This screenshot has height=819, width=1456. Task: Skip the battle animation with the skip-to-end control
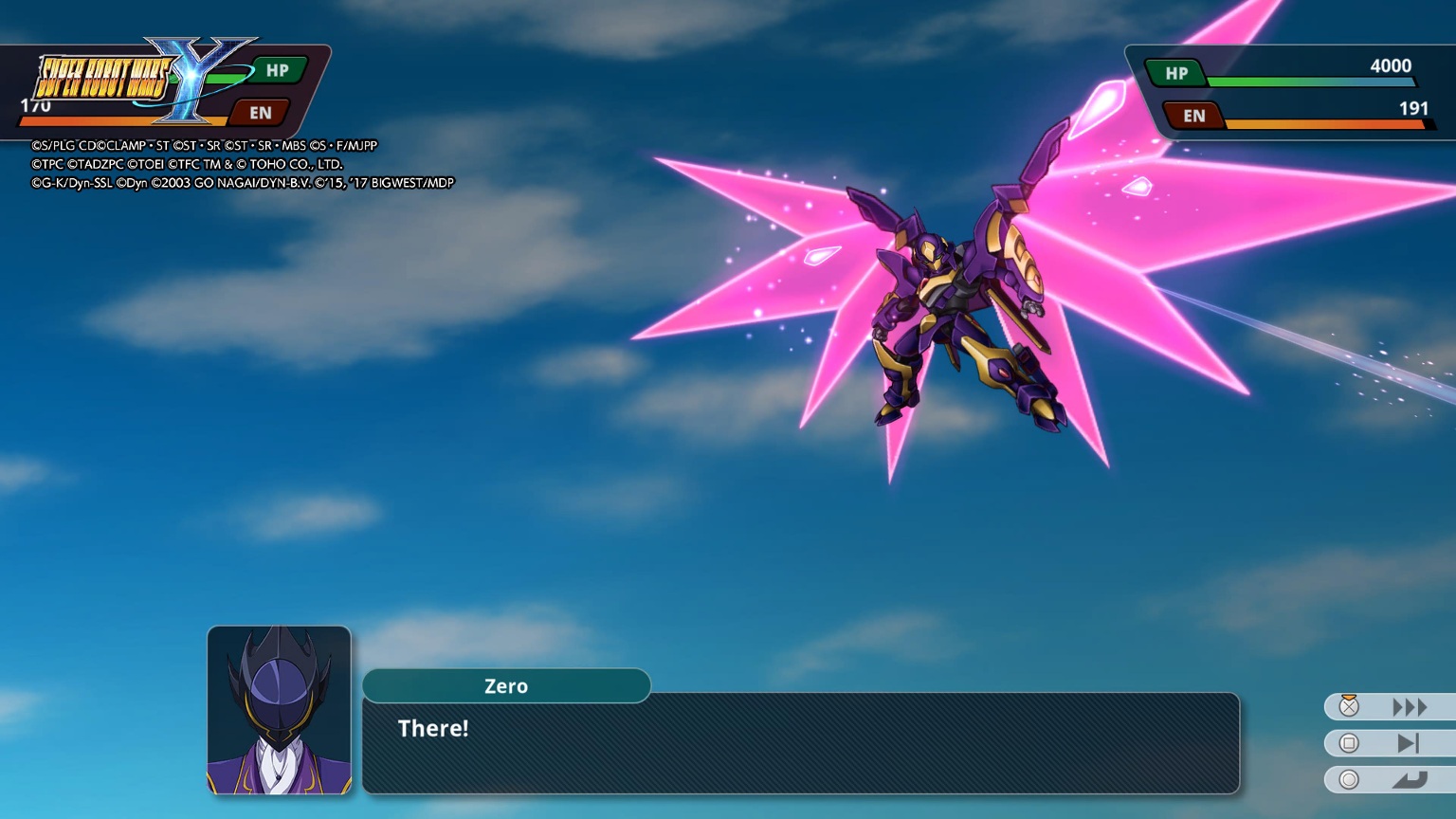click(1408, 743)
